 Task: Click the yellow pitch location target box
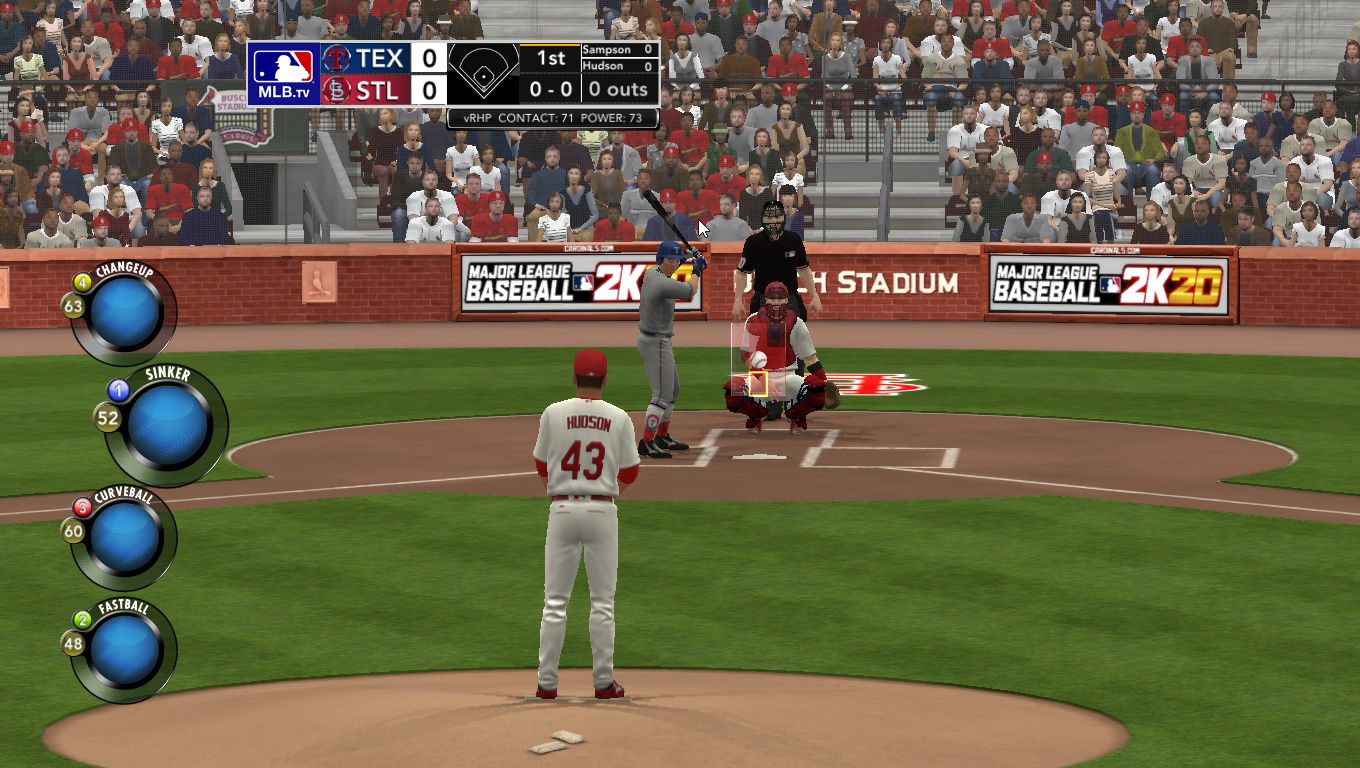coord(757,384)
